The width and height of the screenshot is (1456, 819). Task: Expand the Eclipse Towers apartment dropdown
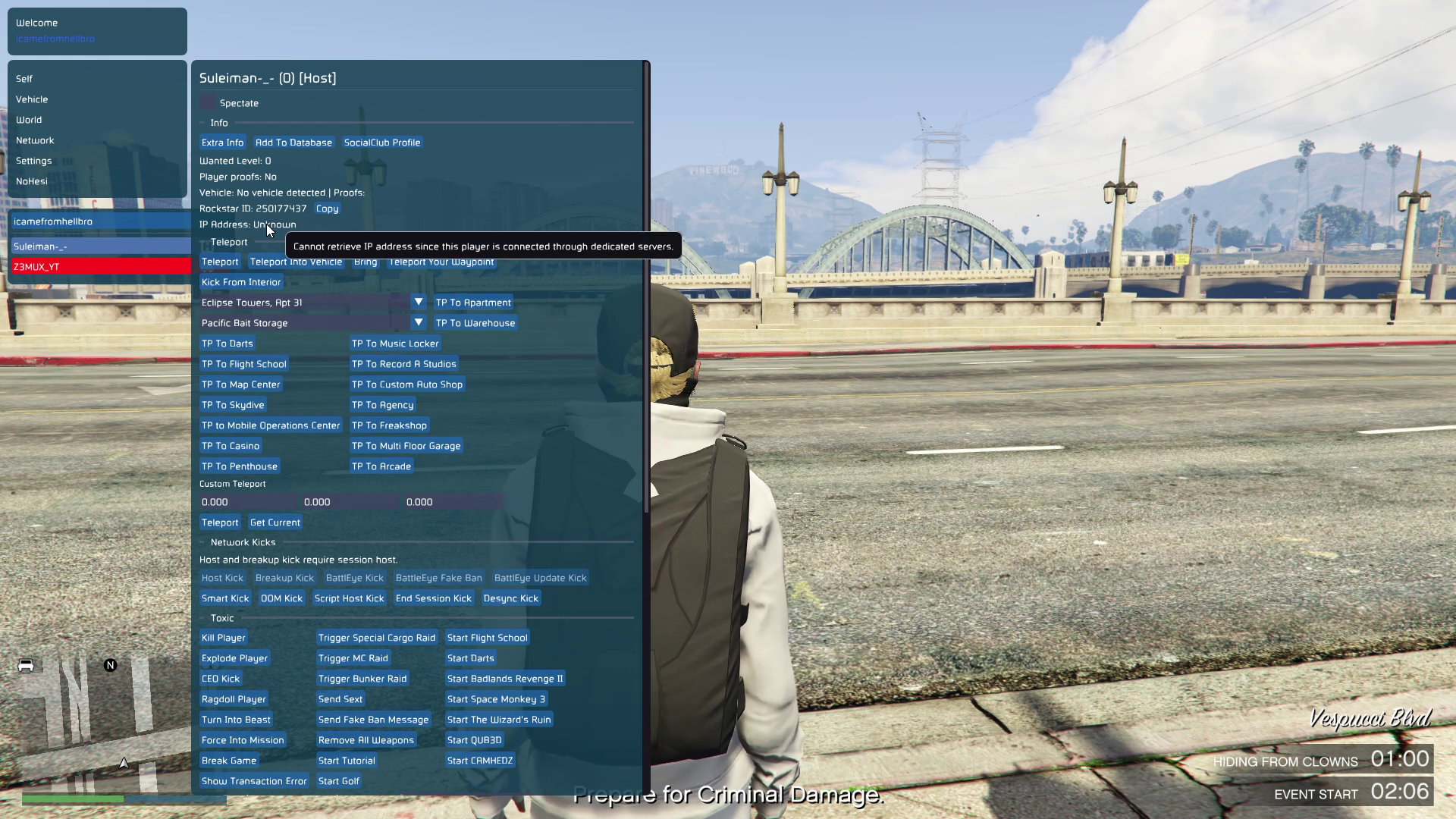point(418,302)
